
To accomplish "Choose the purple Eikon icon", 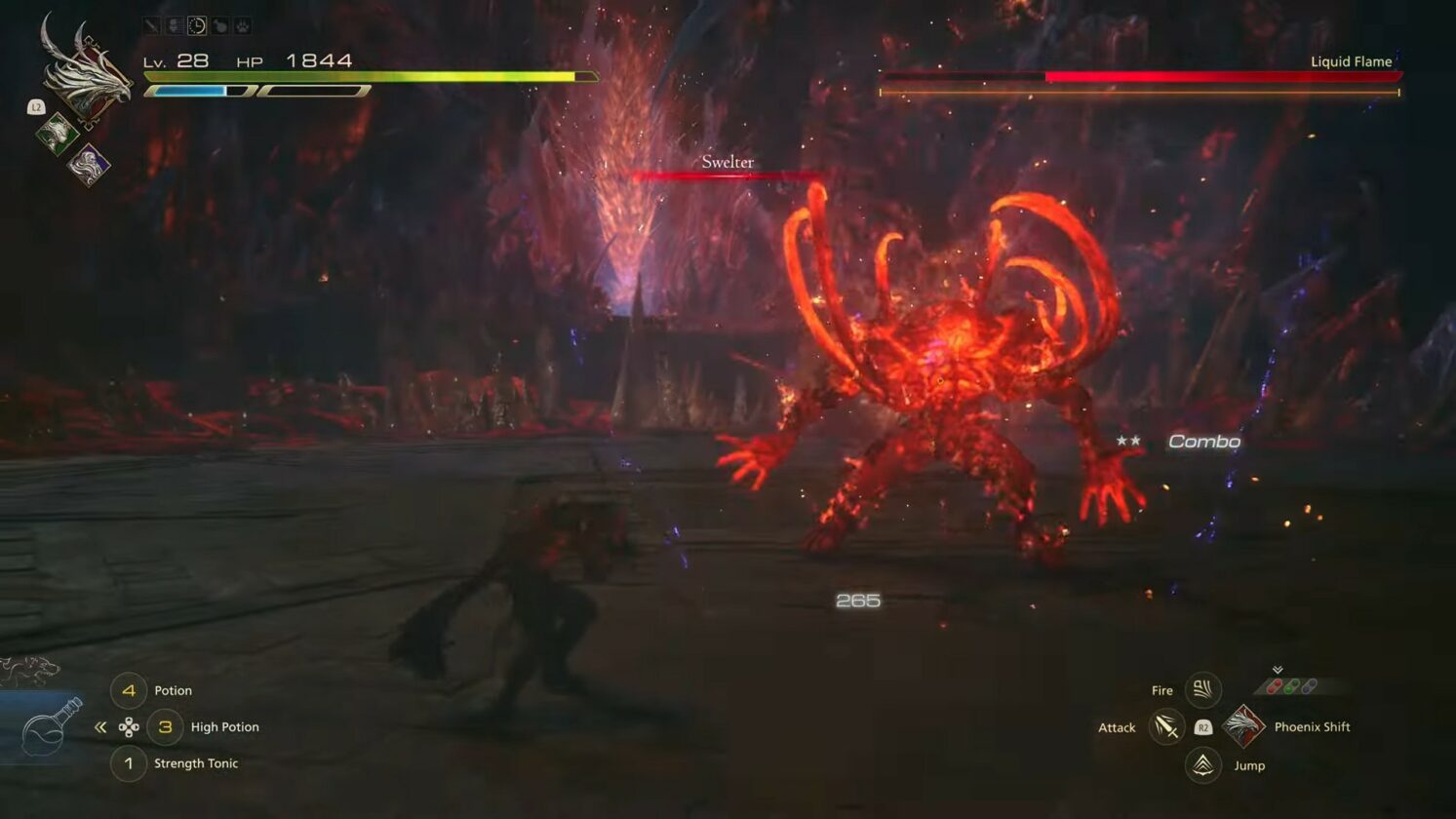I will [x=89, y=164].
